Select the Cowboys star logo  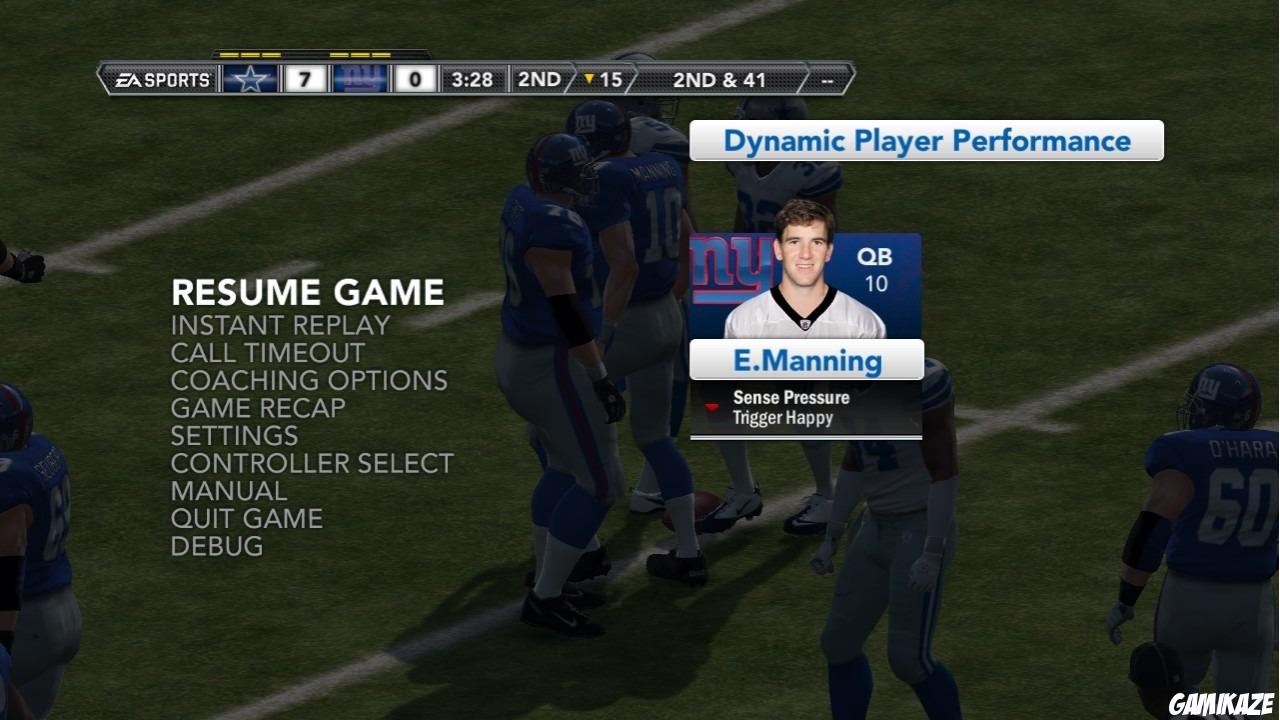[252, 78]
